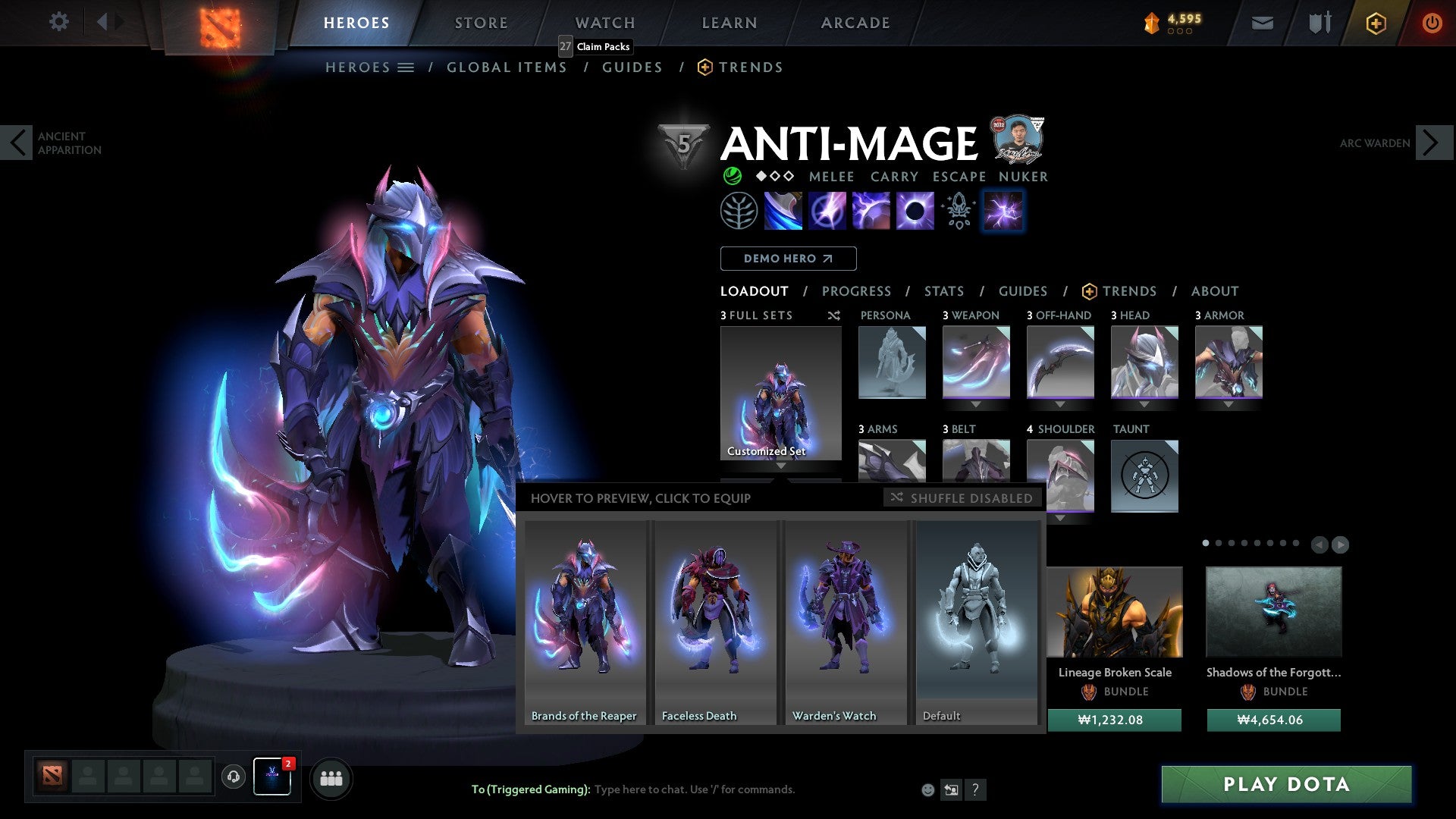View the hero Progress tab

point(856,291)
